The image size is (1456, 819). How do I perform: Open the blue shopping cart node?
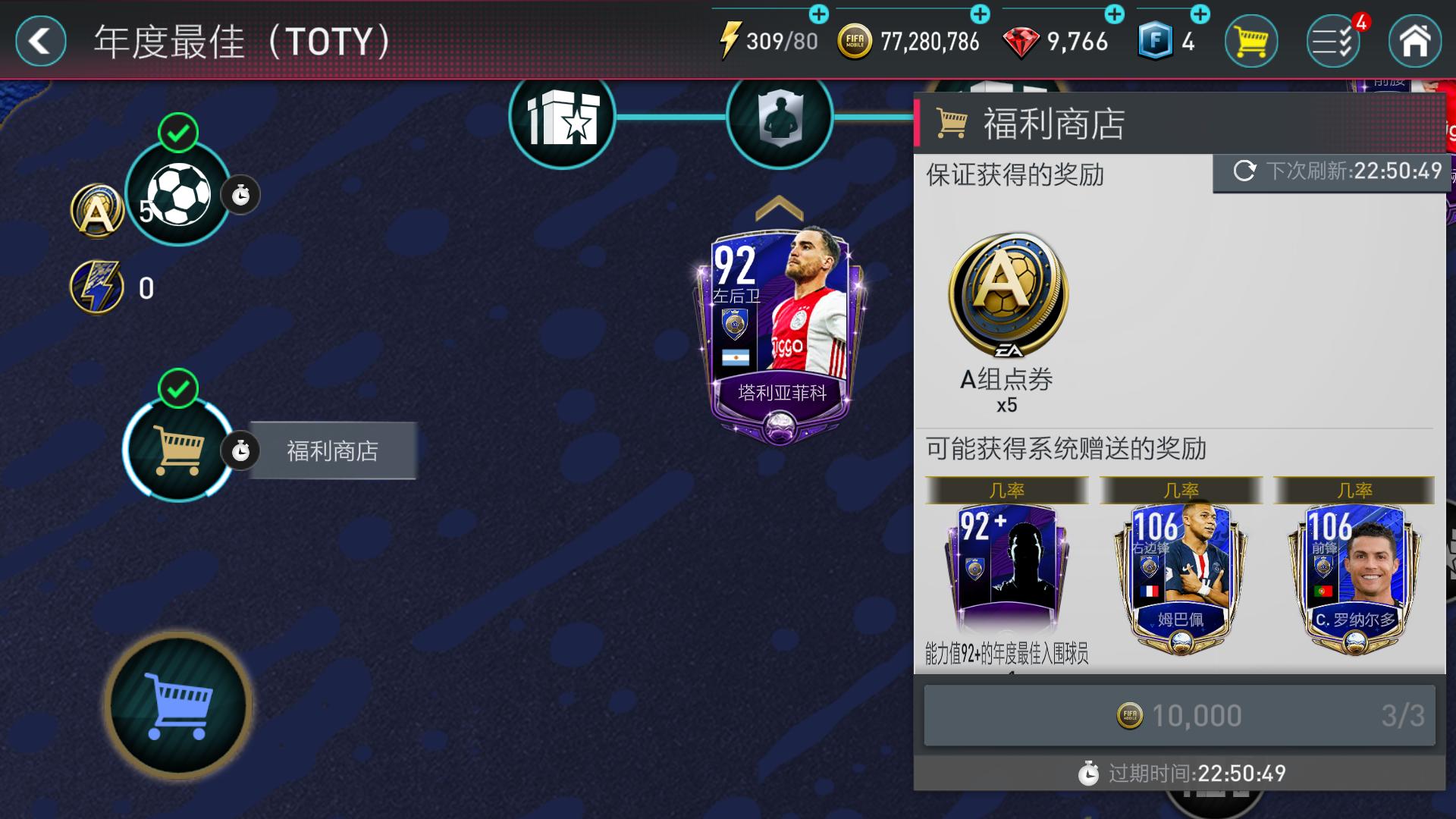(179, 705)
